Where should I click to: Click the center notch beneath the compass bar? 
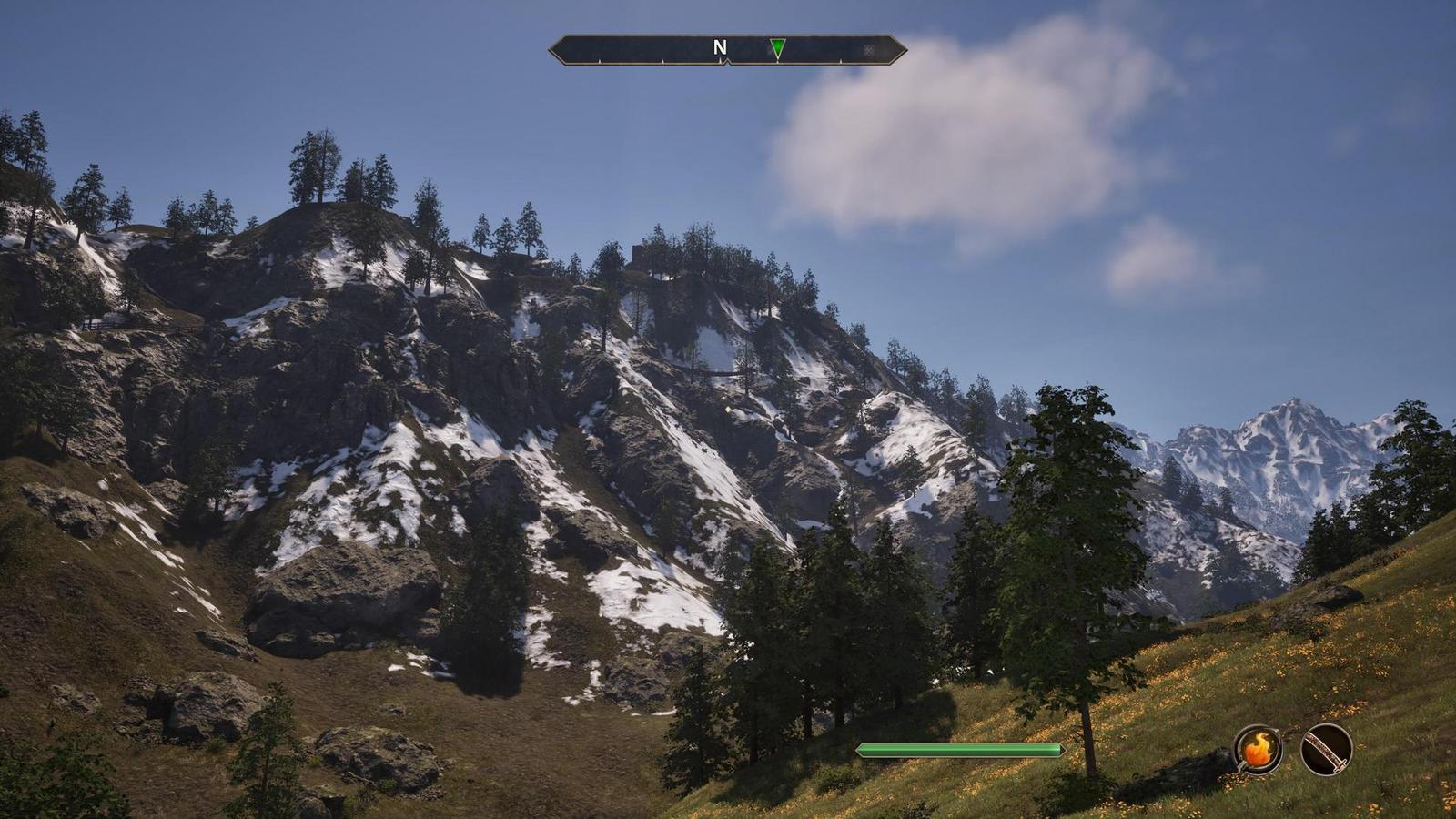(x=726, y=63)
